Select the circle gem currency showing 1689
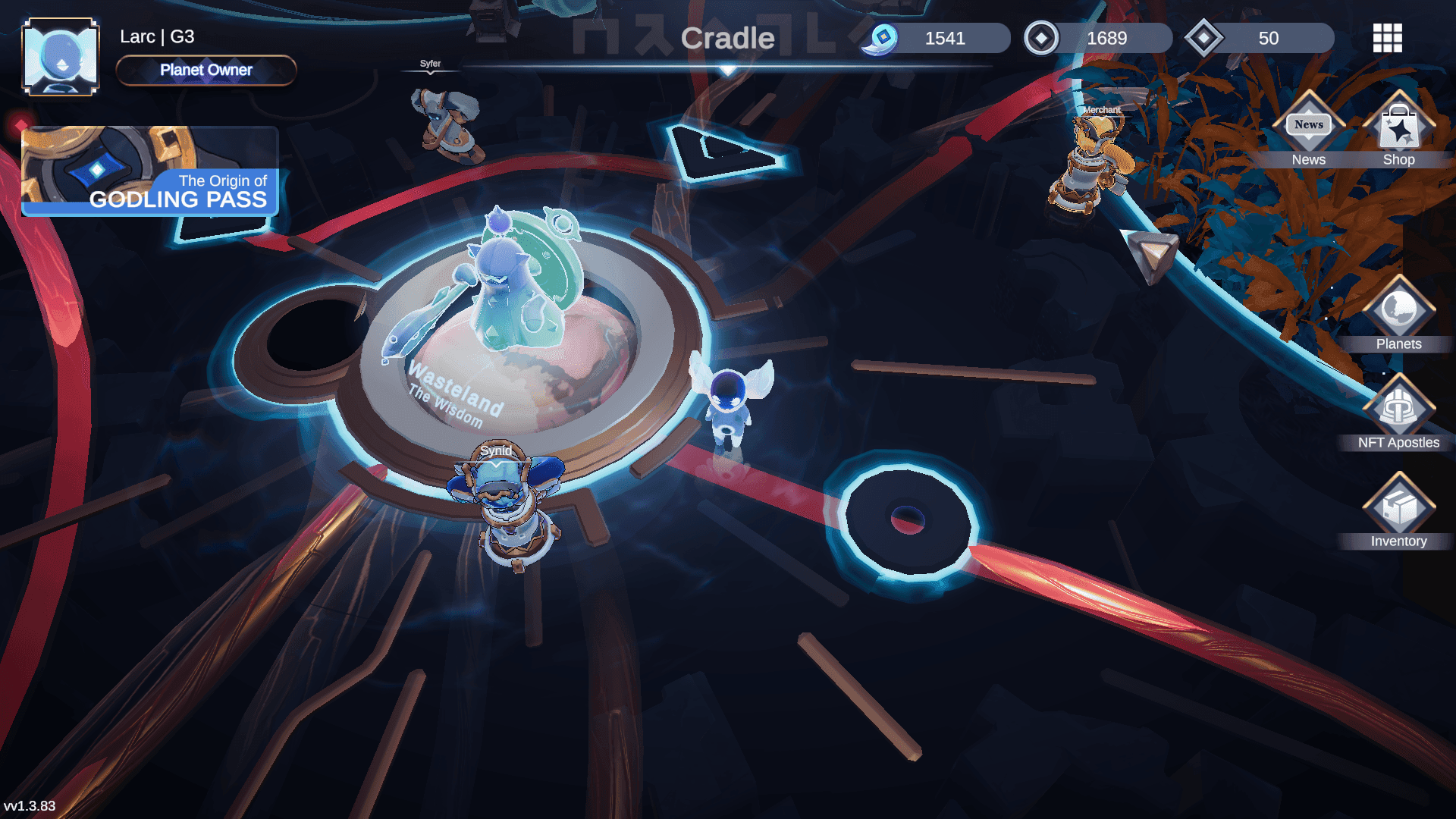The image size is (1456, 819). [1097, 38]
